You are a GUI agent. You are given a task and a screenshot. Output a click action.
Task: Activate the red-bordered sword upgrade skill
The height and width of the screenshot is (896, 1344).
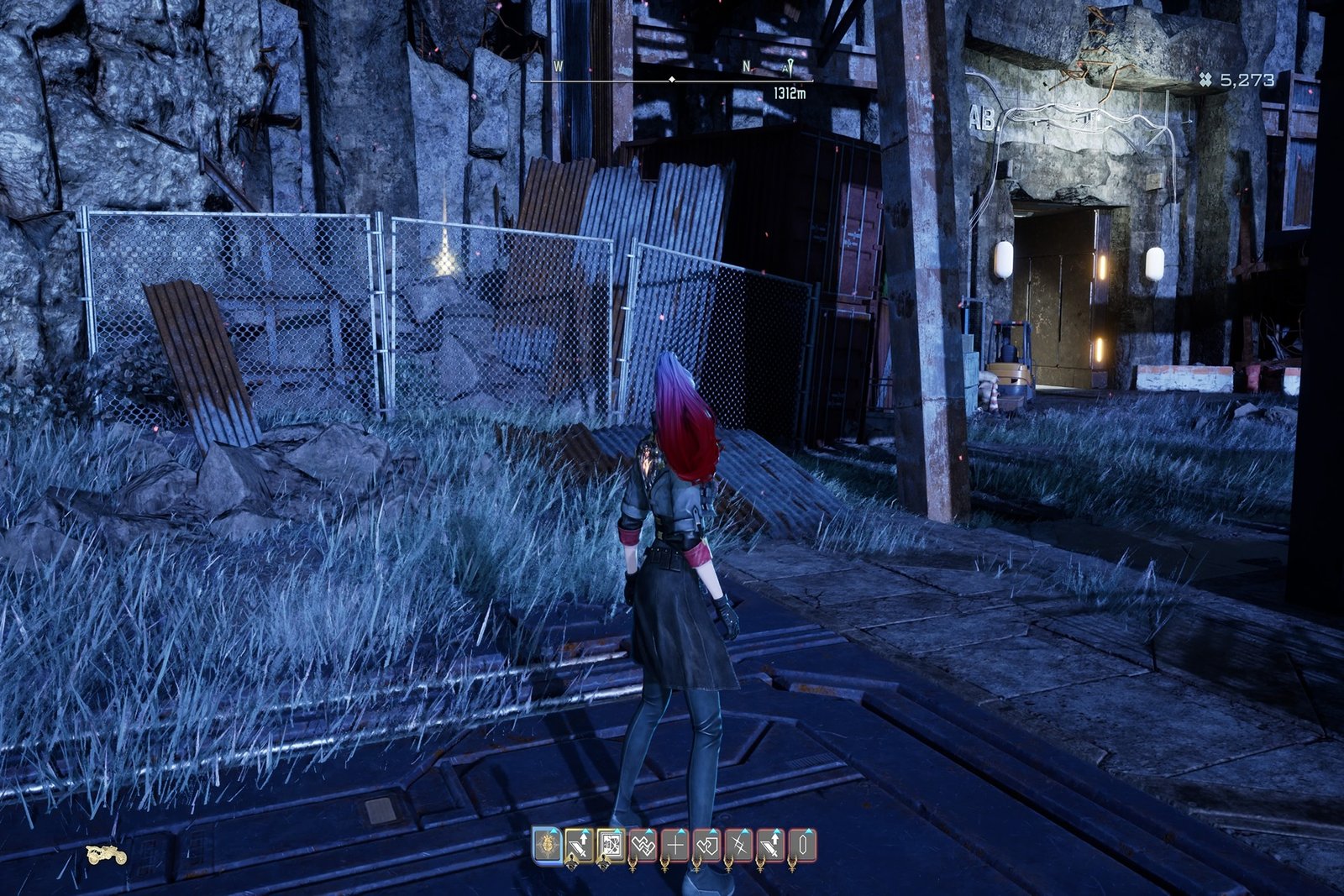coord(770,845)
